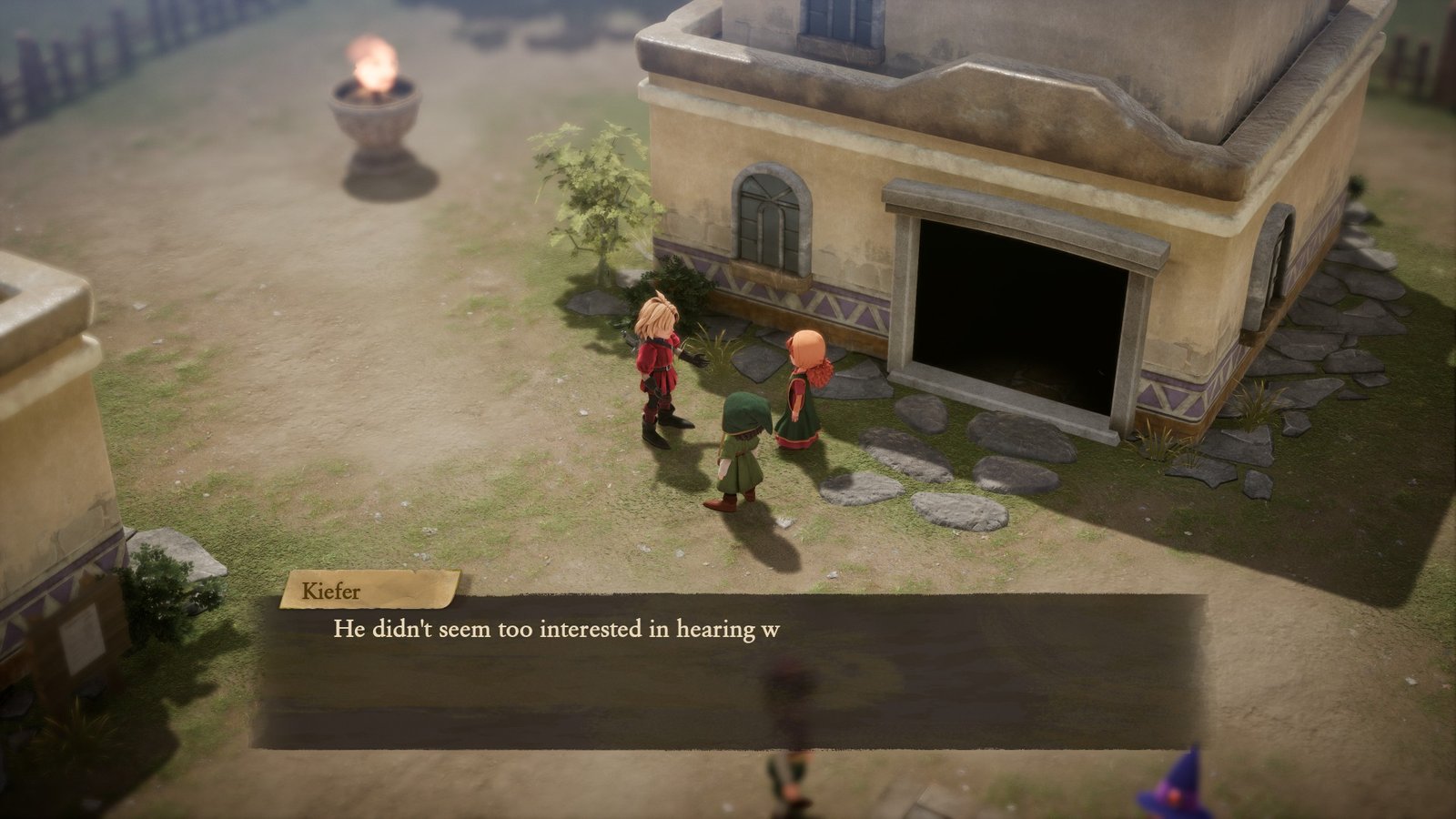Click the Kiefer name plate
Screen dimensions: 1456x819
coord(339,592)
